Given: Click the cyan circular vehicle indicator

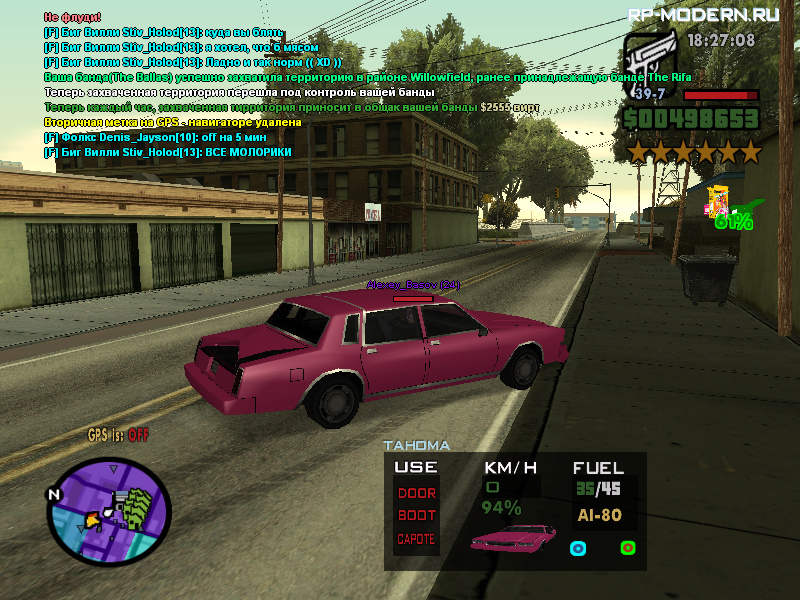Looking at the screenshot, I should click(577, 548).
